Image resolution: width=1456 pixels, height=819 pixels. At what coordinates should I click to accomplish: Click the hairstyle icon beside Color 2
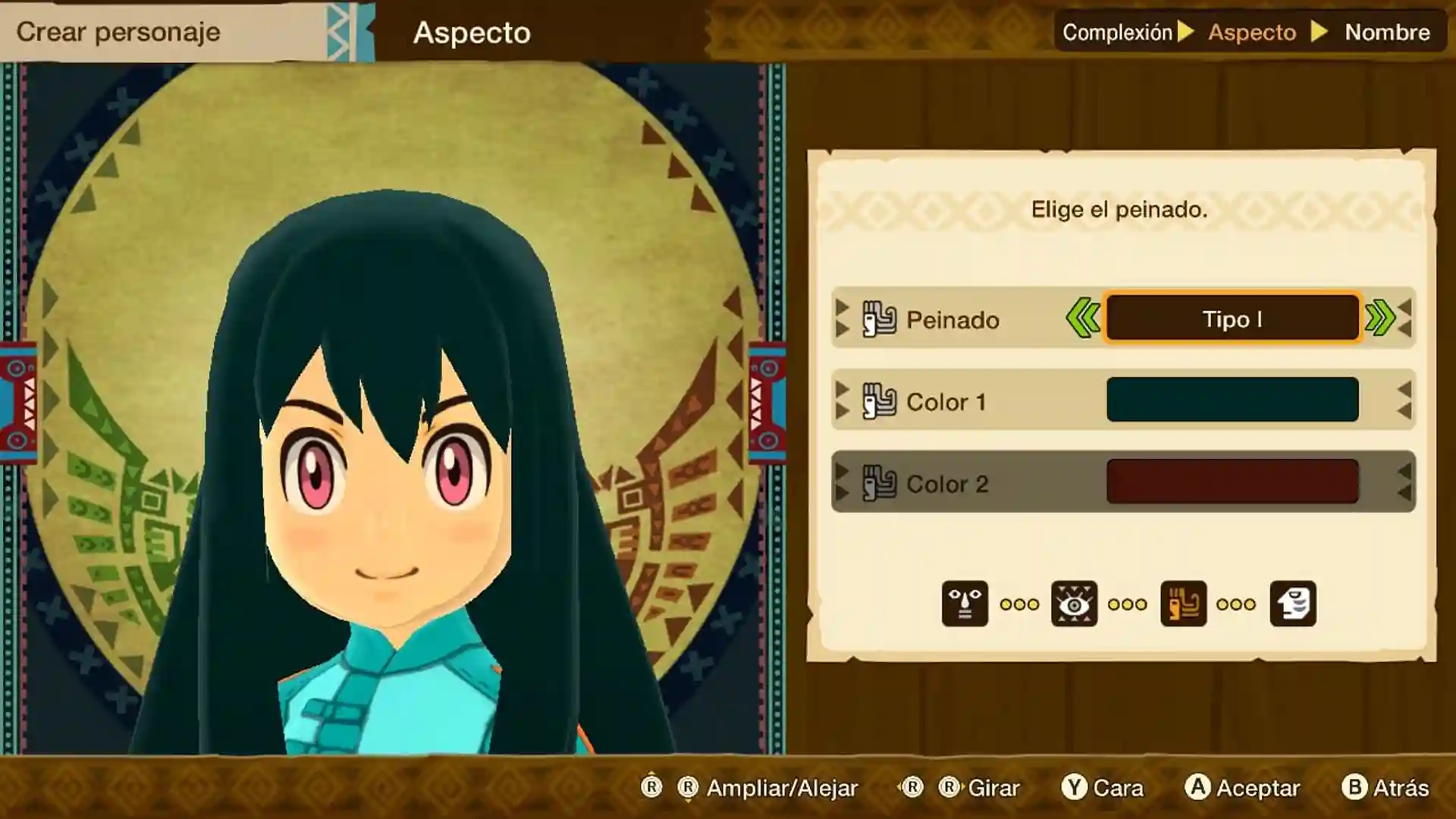tap(881, 483)
